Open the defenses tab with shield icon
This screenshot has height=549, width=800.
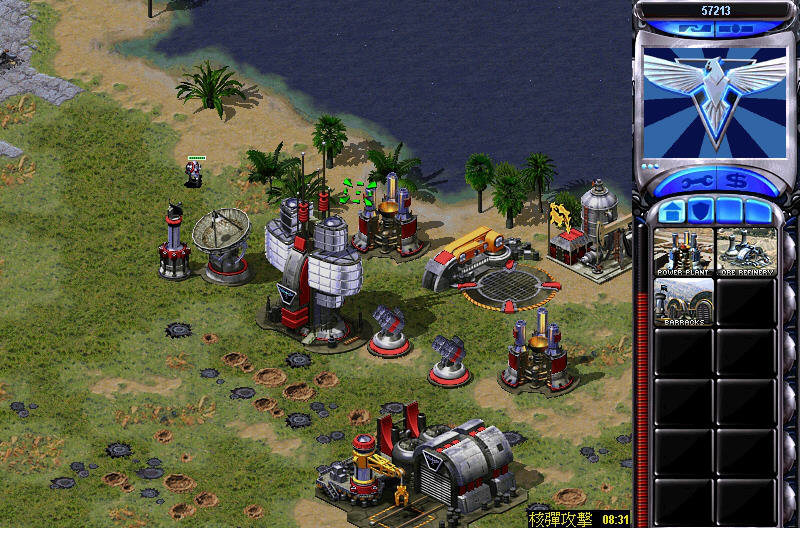[698, 212]
